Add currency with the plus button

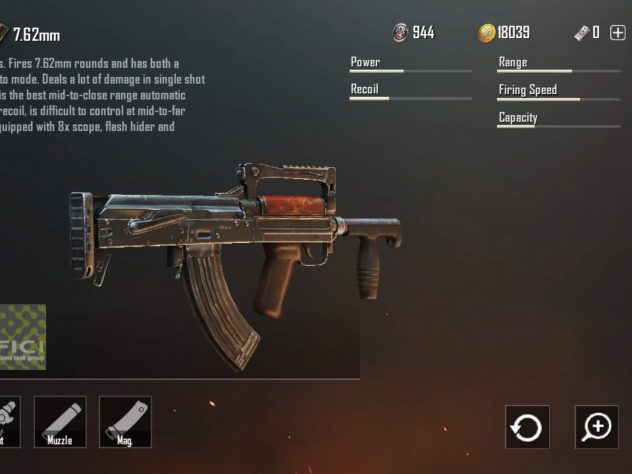[617, 33]
